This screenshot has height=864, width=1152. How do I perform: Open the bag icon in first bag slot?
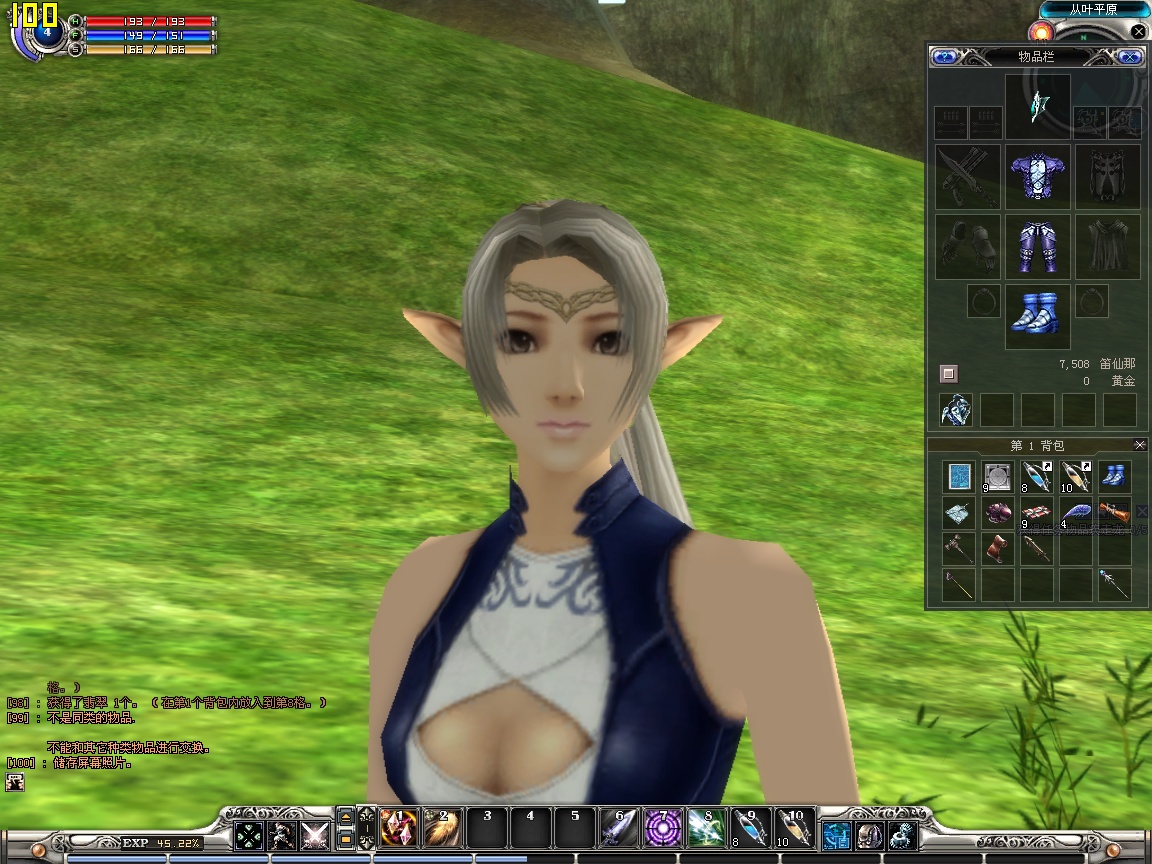pyautogui.click(x=956, y=409)
